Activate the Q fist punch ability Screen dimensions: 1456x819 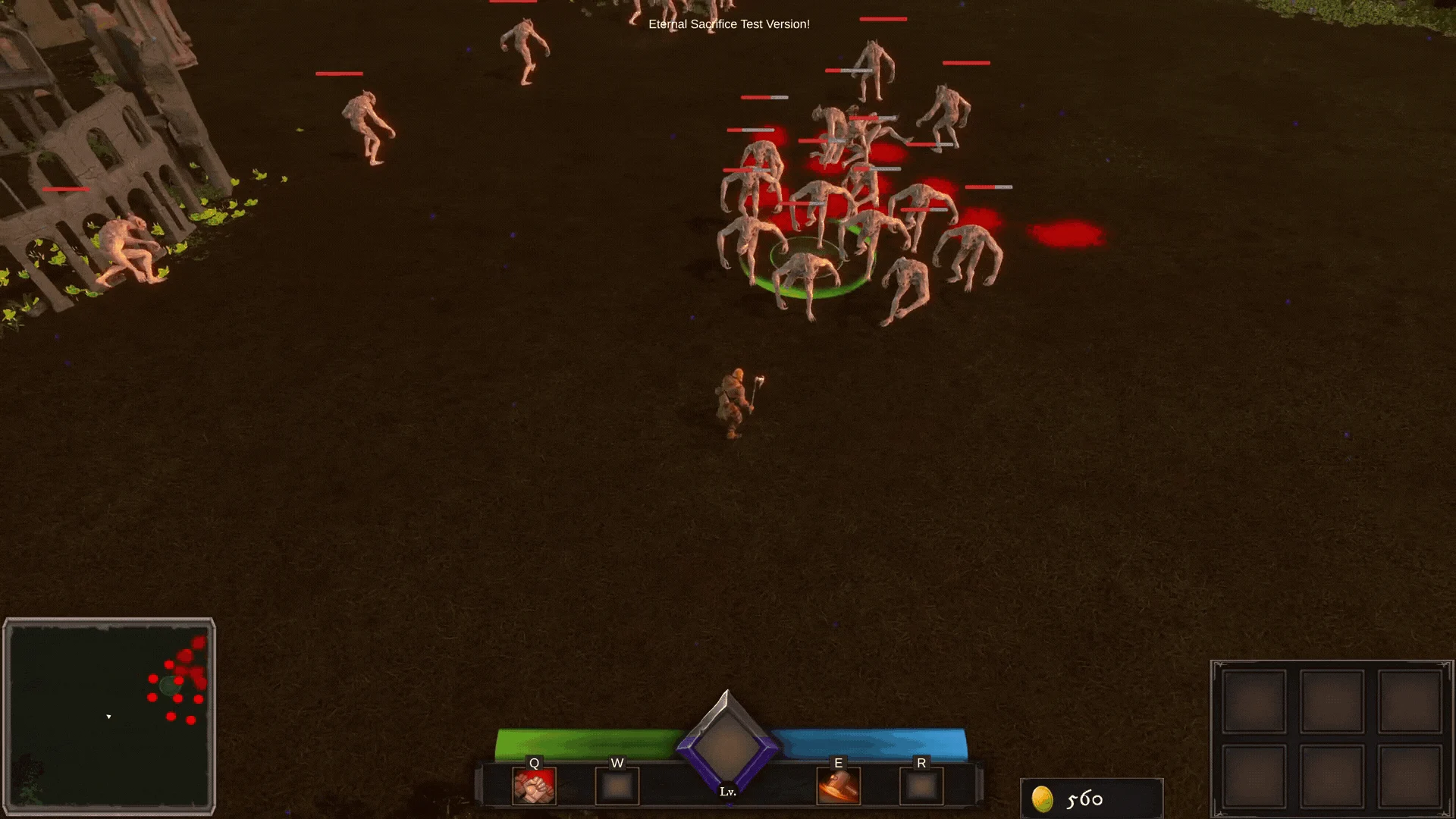click(x=533, y=787)
